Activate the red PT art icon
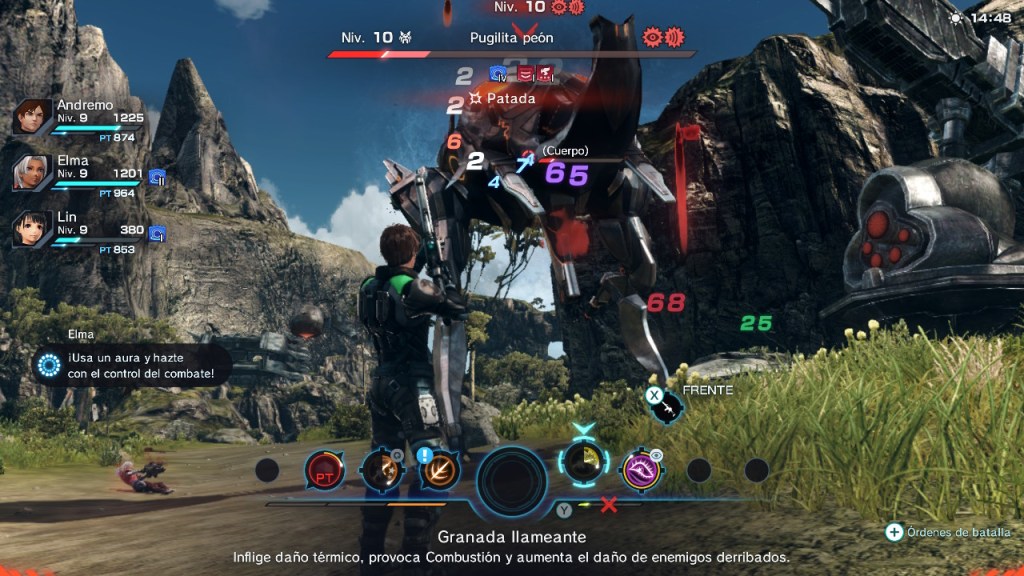 pos(324,470)
